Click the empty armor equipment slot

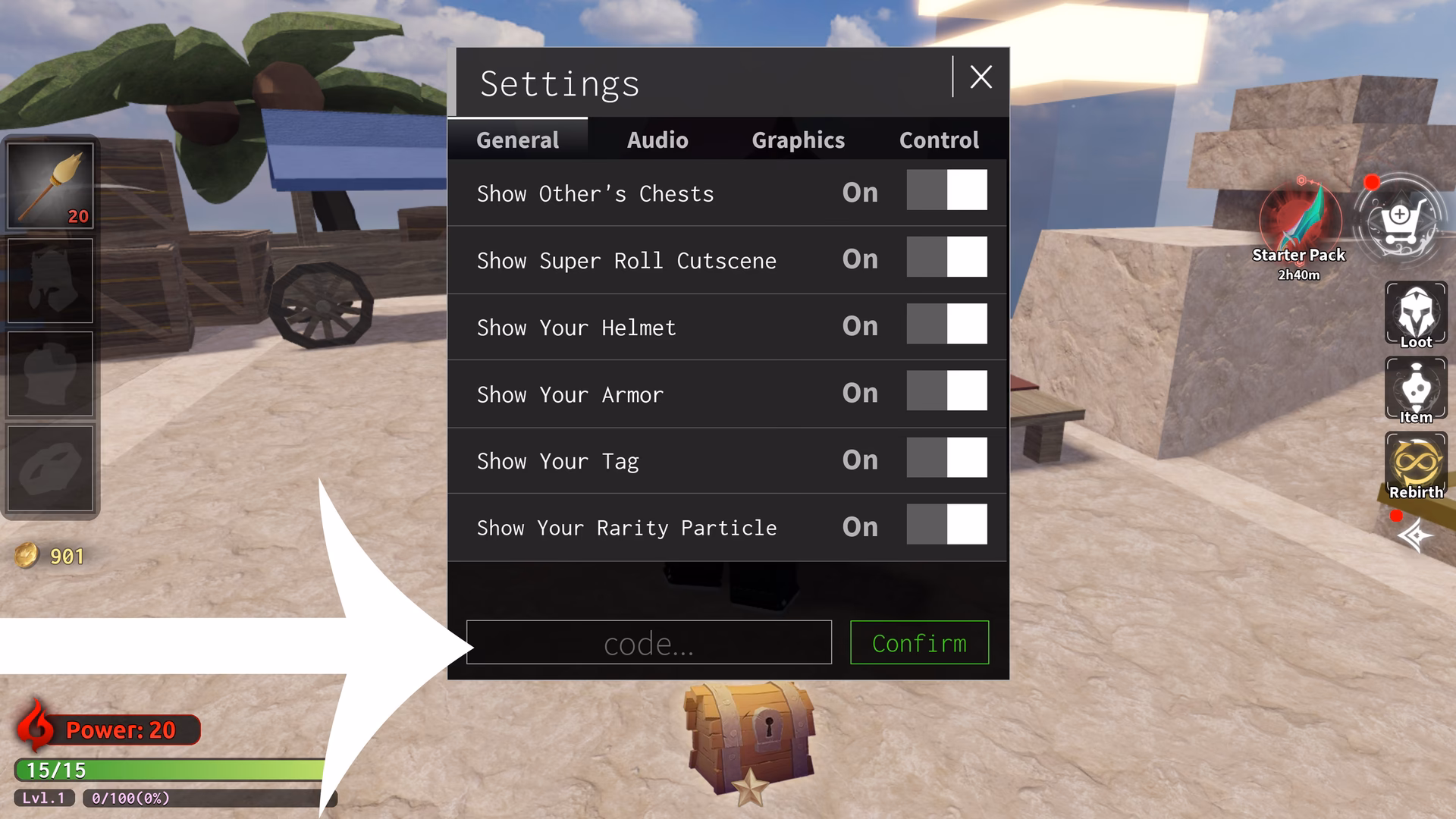click(x=50, y=373)
